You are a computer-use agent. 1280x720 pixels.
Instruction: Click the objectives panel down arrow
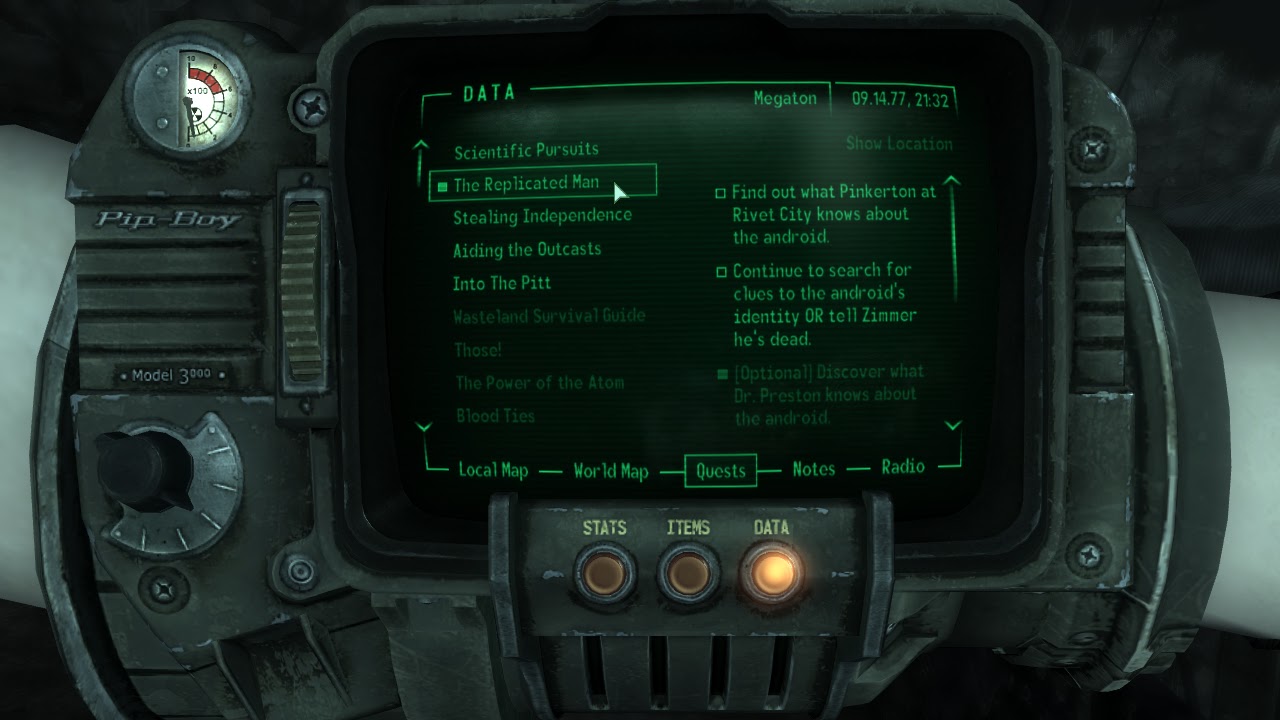tap(952, 426)
